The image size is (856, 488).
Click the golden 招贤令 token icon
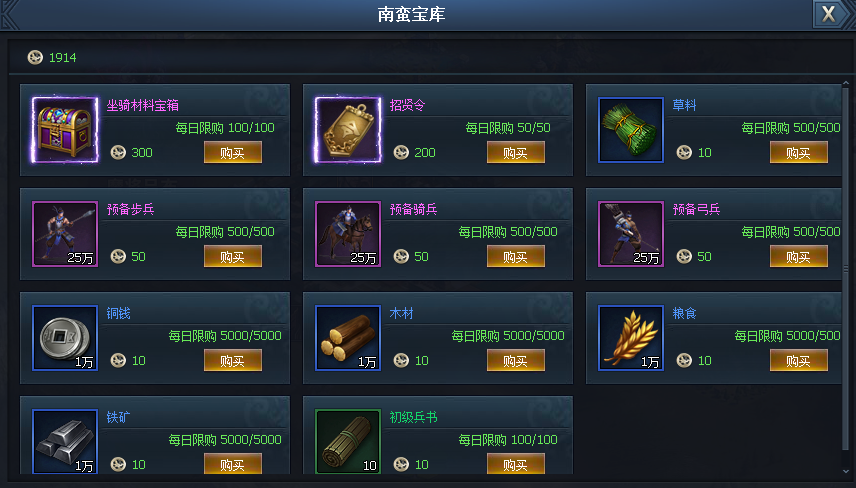tap(348, 130)
